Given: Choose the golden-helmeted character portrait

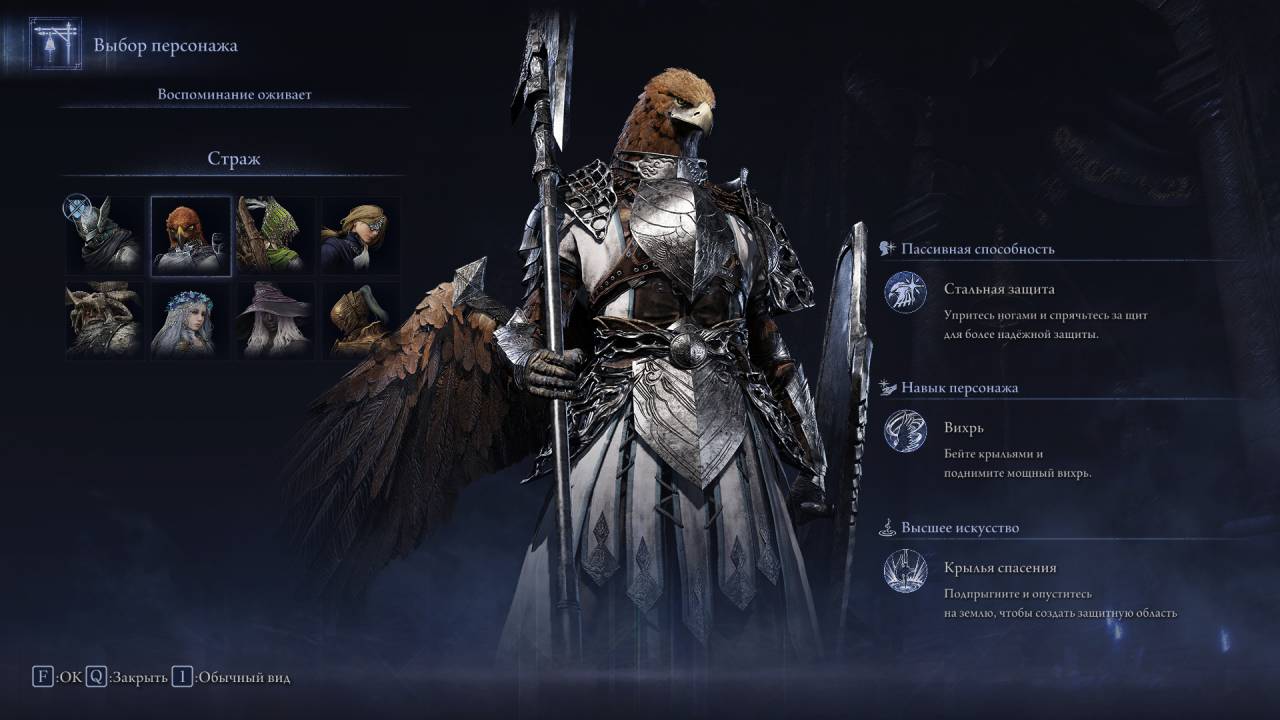Looking at the screenshot, I should pyautogui.click(x=360, y=319).
